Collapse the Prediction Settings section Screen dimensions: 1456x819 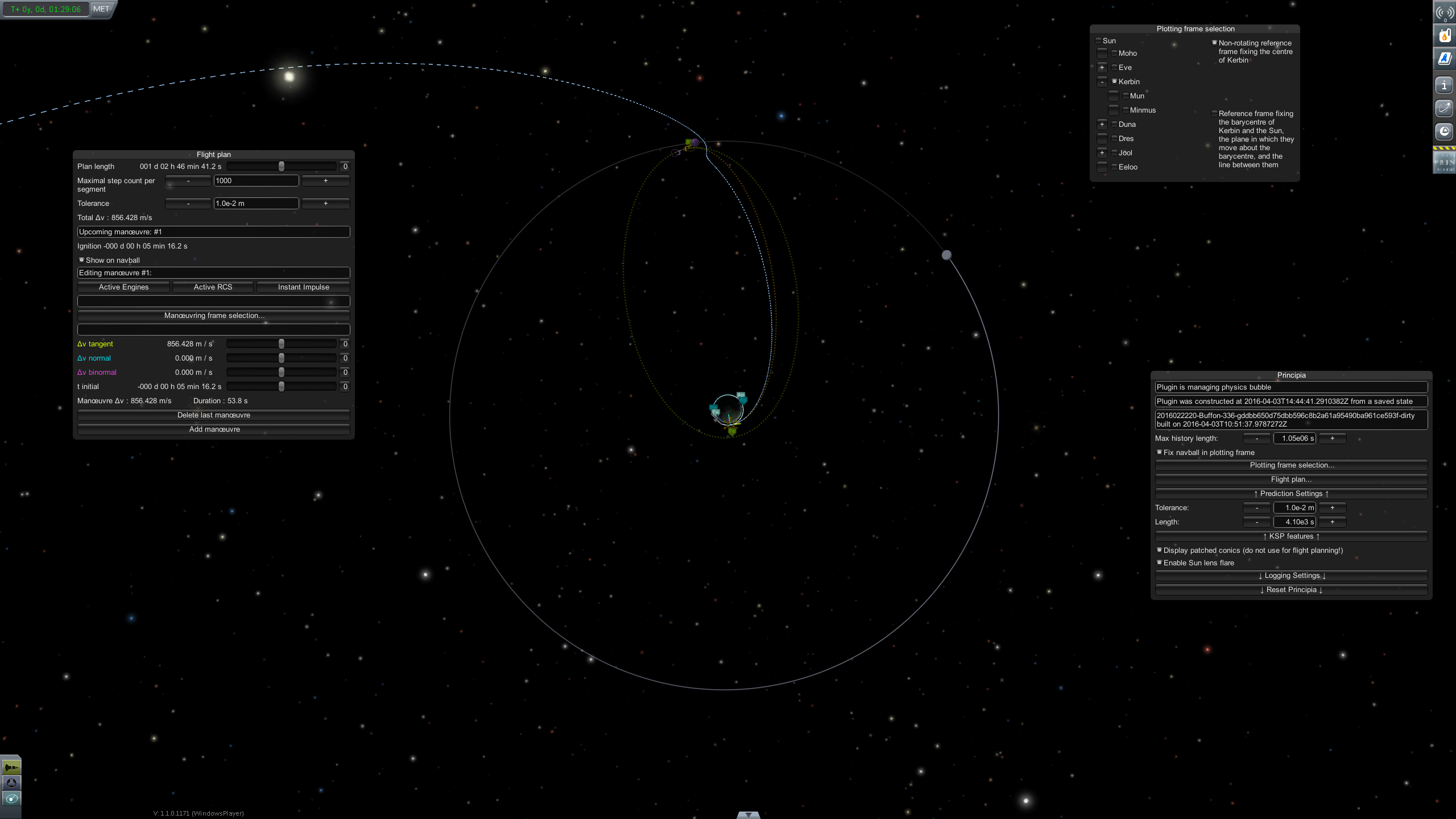[1291, 494]
